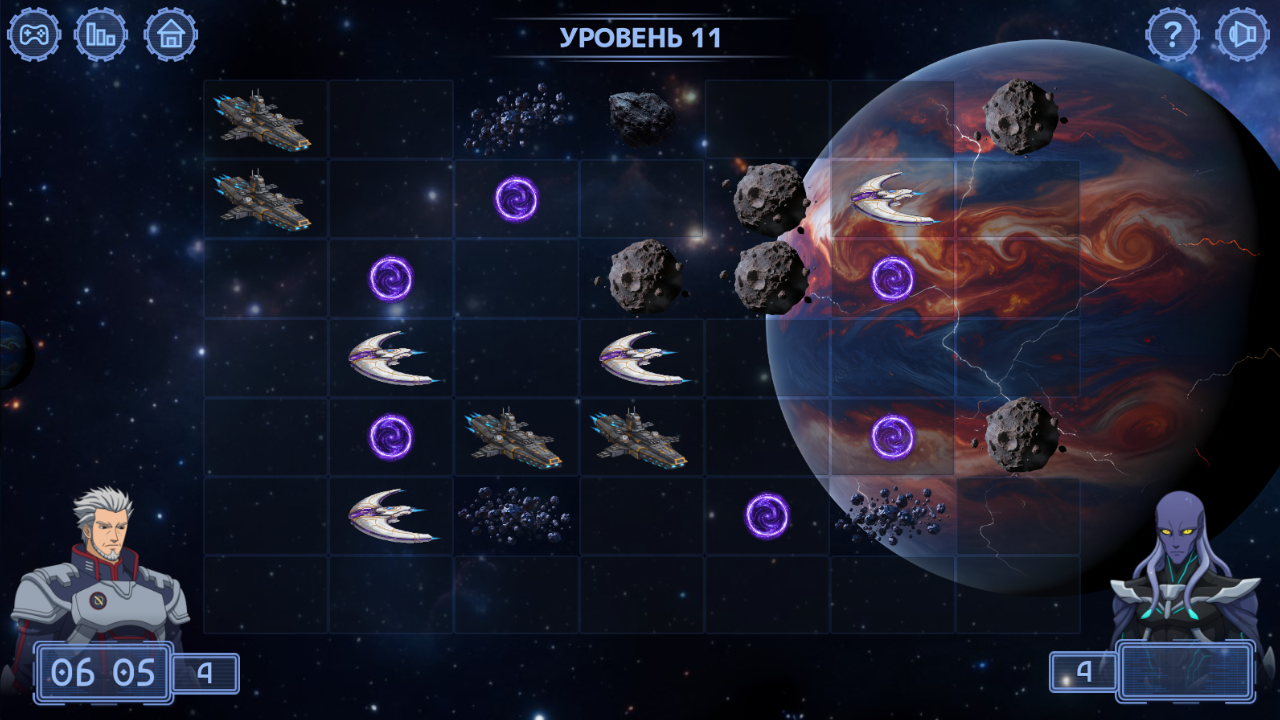The height and width of the screenshot is (720, 1280).
Task: Return to main menu with the home icon
Action: [172, 33]
